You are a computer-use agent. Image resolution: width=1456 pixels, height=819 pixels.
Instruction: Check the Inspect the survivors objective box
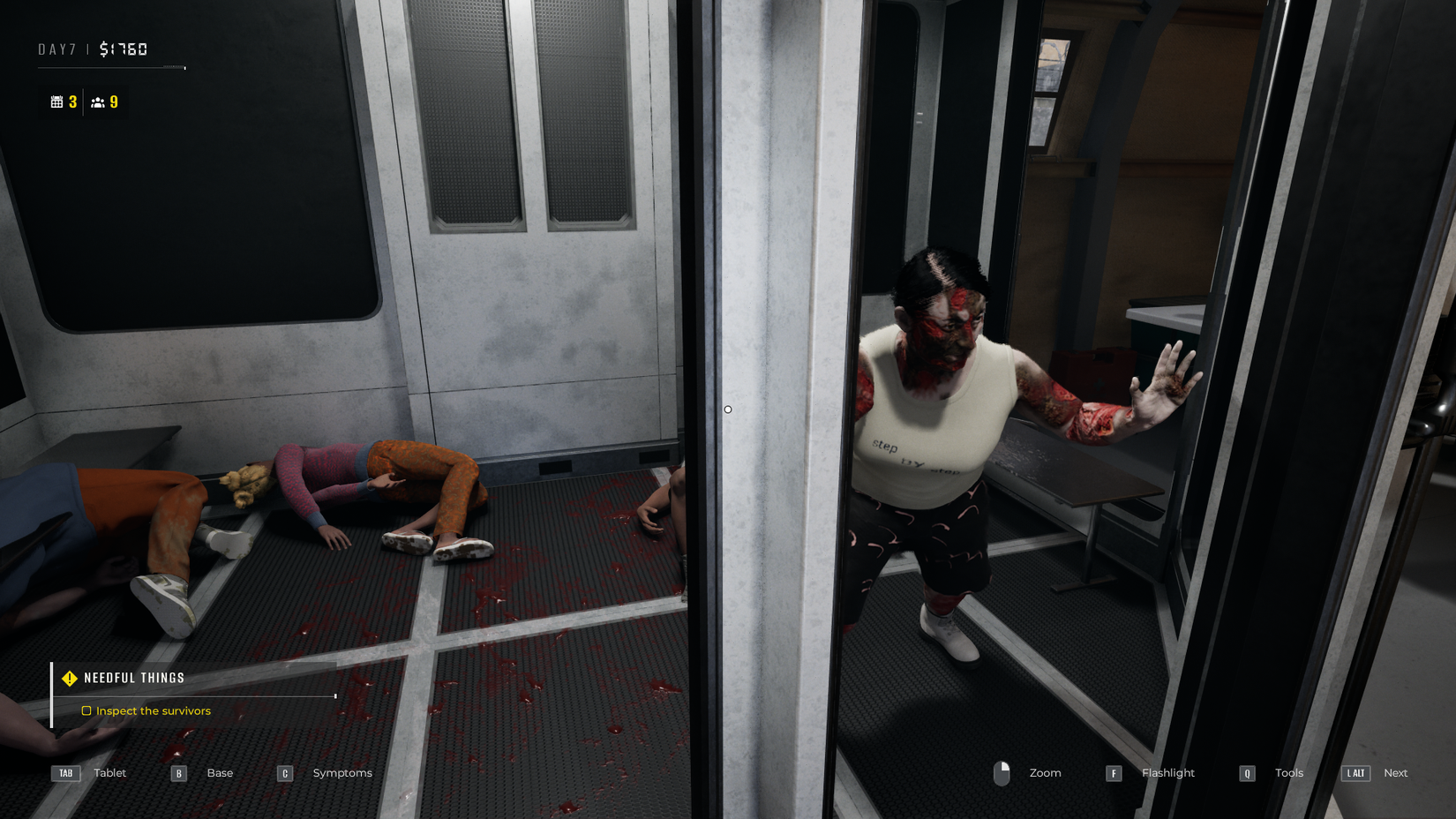86,710
